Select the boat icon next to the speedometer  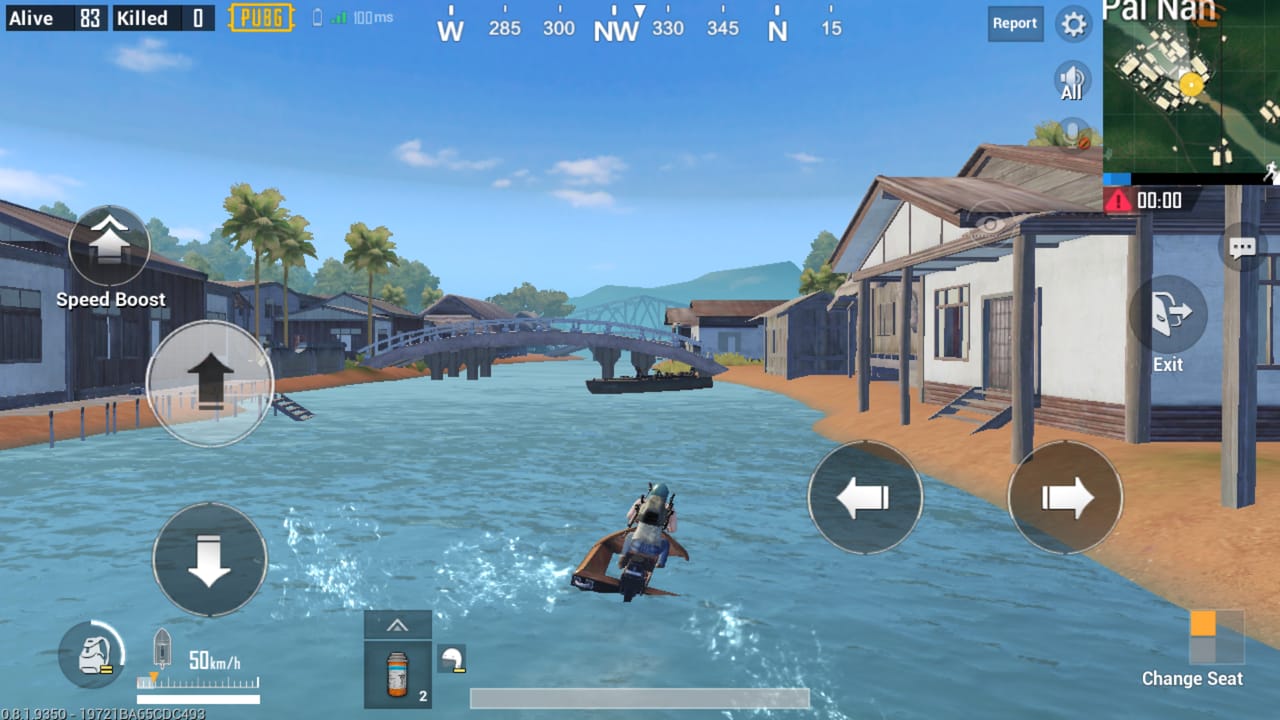pos(164,647)
